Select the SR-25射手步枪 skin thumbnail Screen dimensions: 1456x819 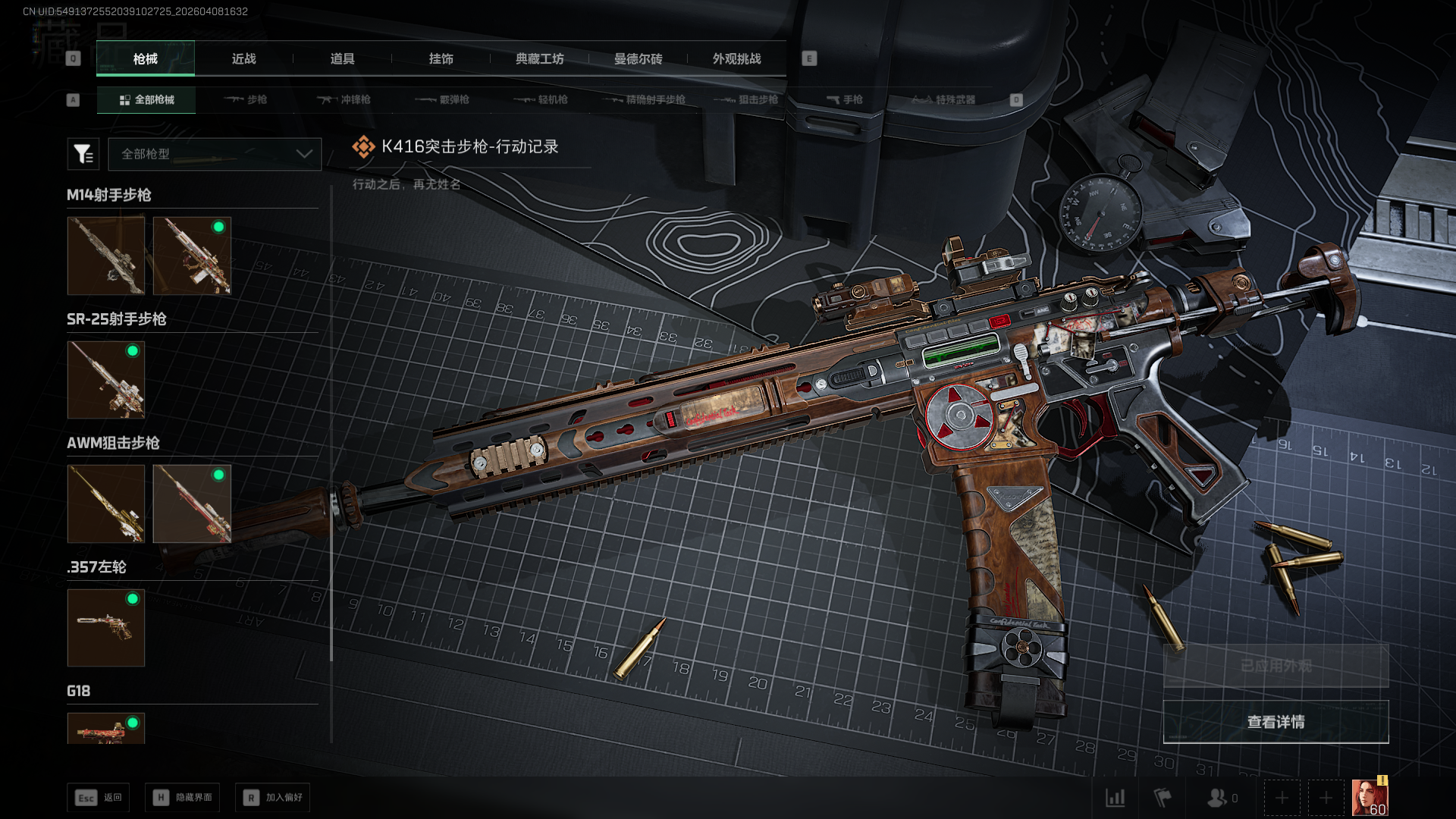pos(106,380)
